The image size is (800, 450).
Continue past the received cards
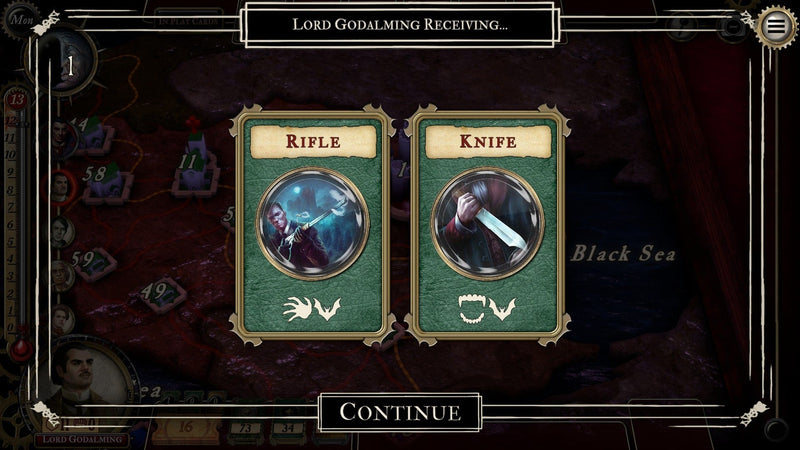(x=400, y=411)
